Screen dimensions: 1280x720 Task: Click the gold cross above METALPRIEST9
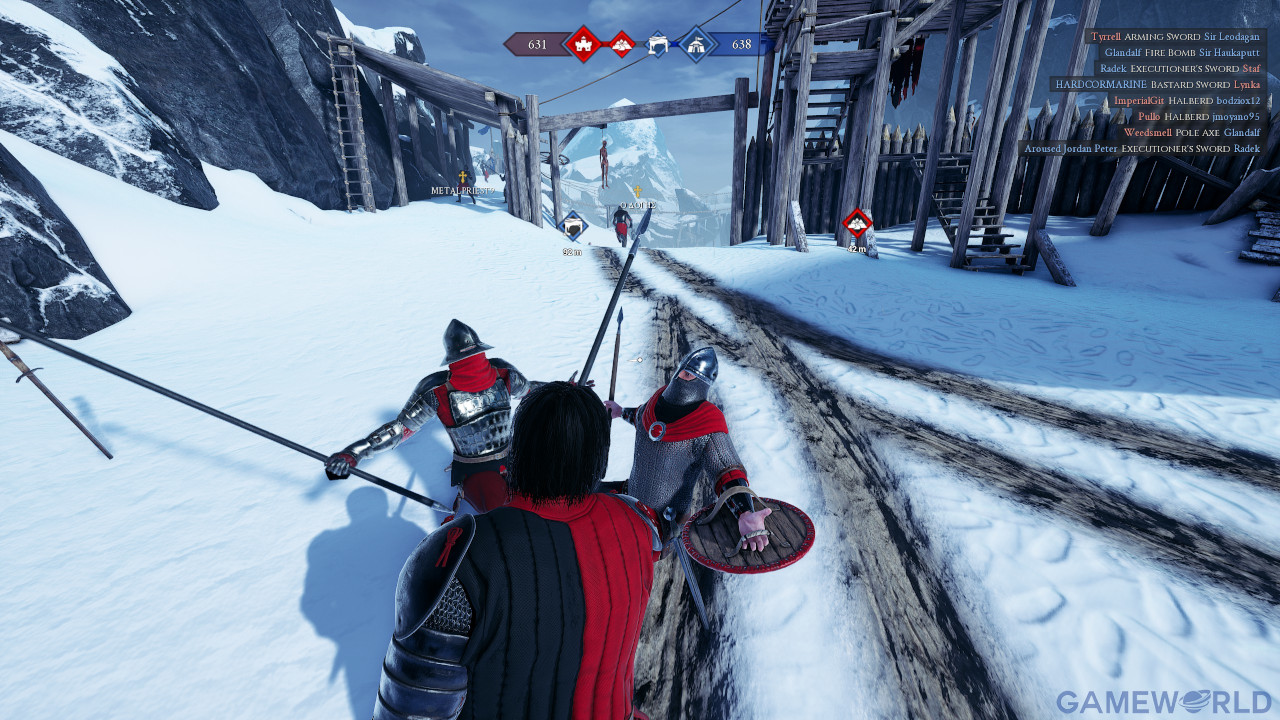[462, 177]
